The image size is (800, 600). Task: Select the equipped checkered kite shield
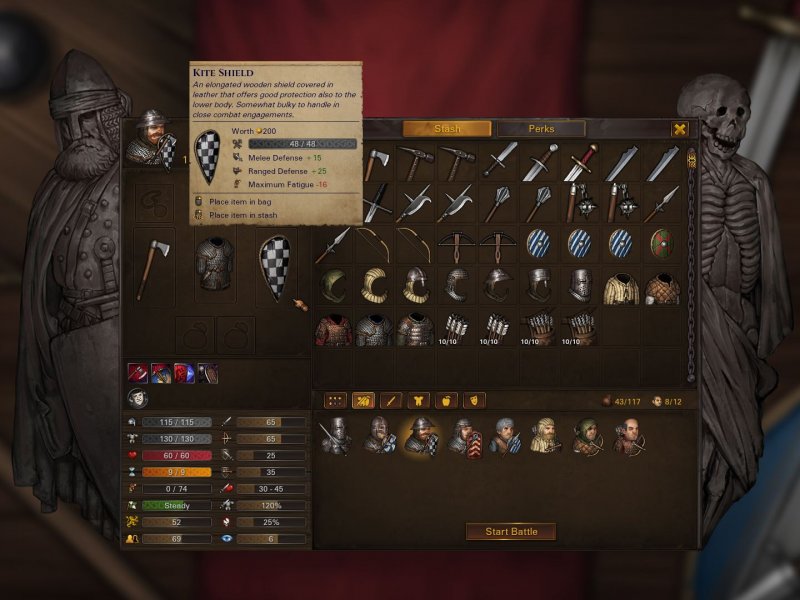click(276, 267)
